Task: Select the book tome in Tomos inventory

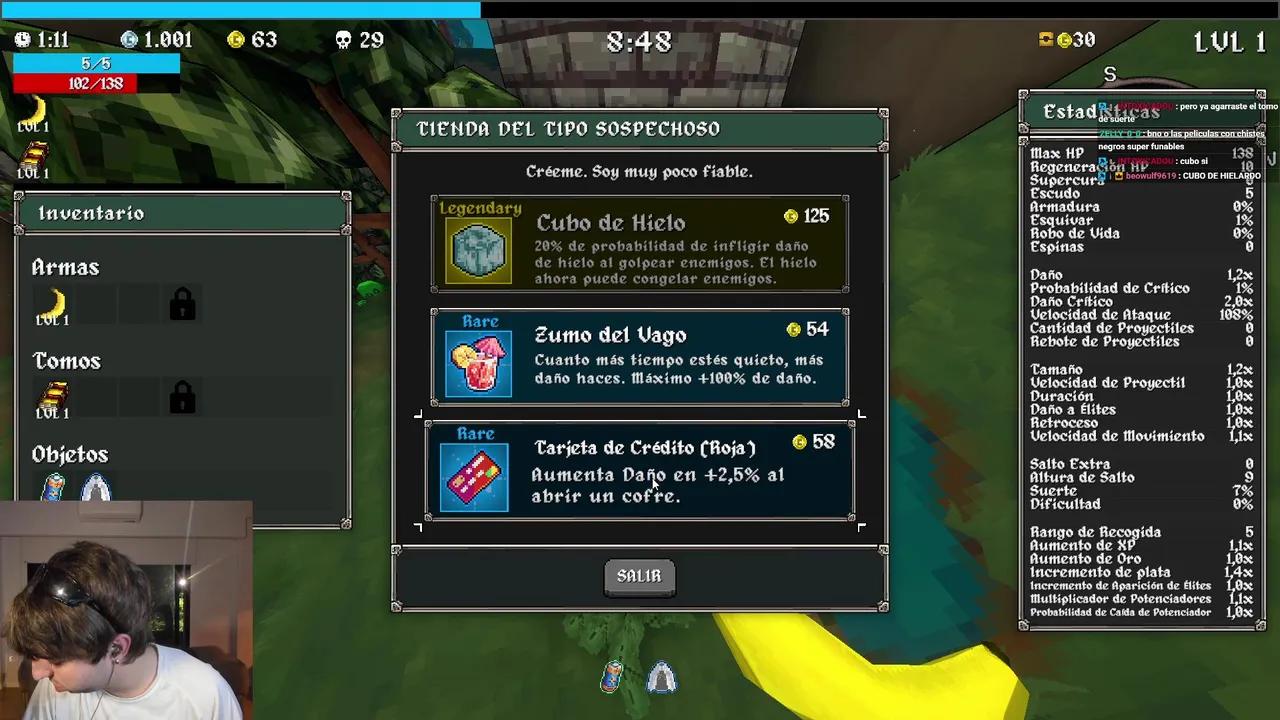Action: coord(53,398)
